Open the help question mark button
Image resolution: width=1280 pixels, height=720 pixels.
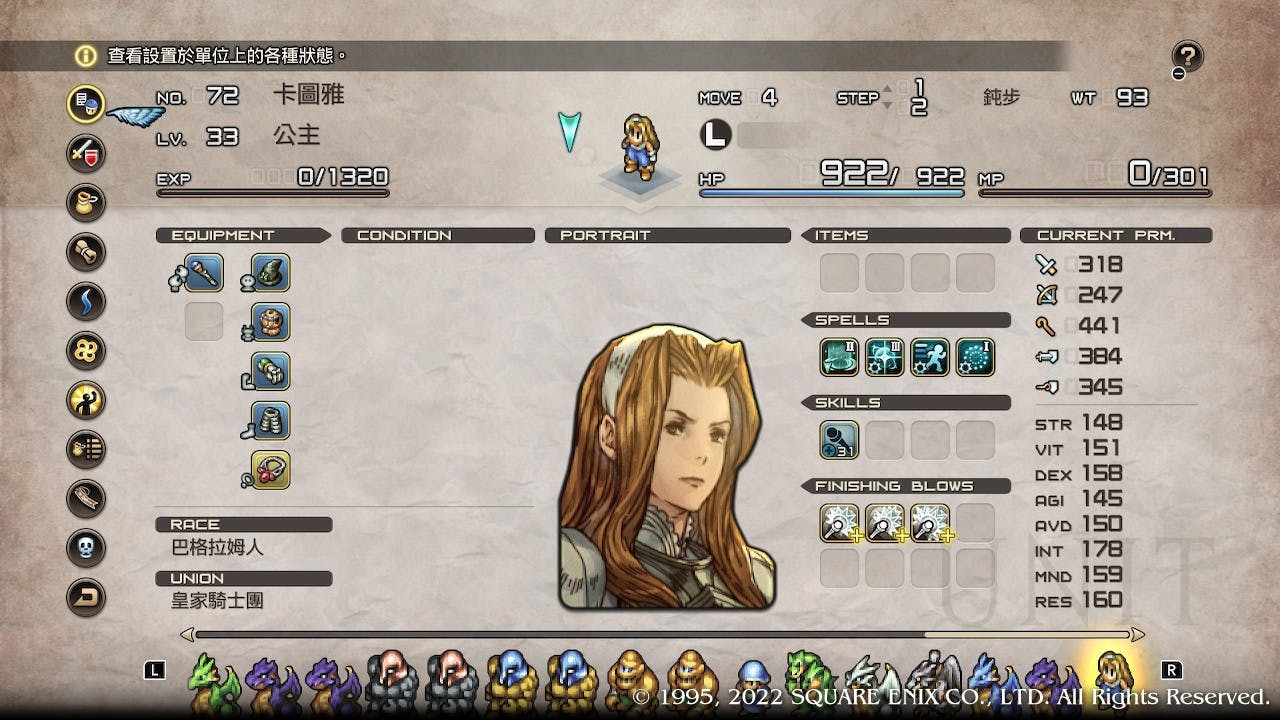1187,57
